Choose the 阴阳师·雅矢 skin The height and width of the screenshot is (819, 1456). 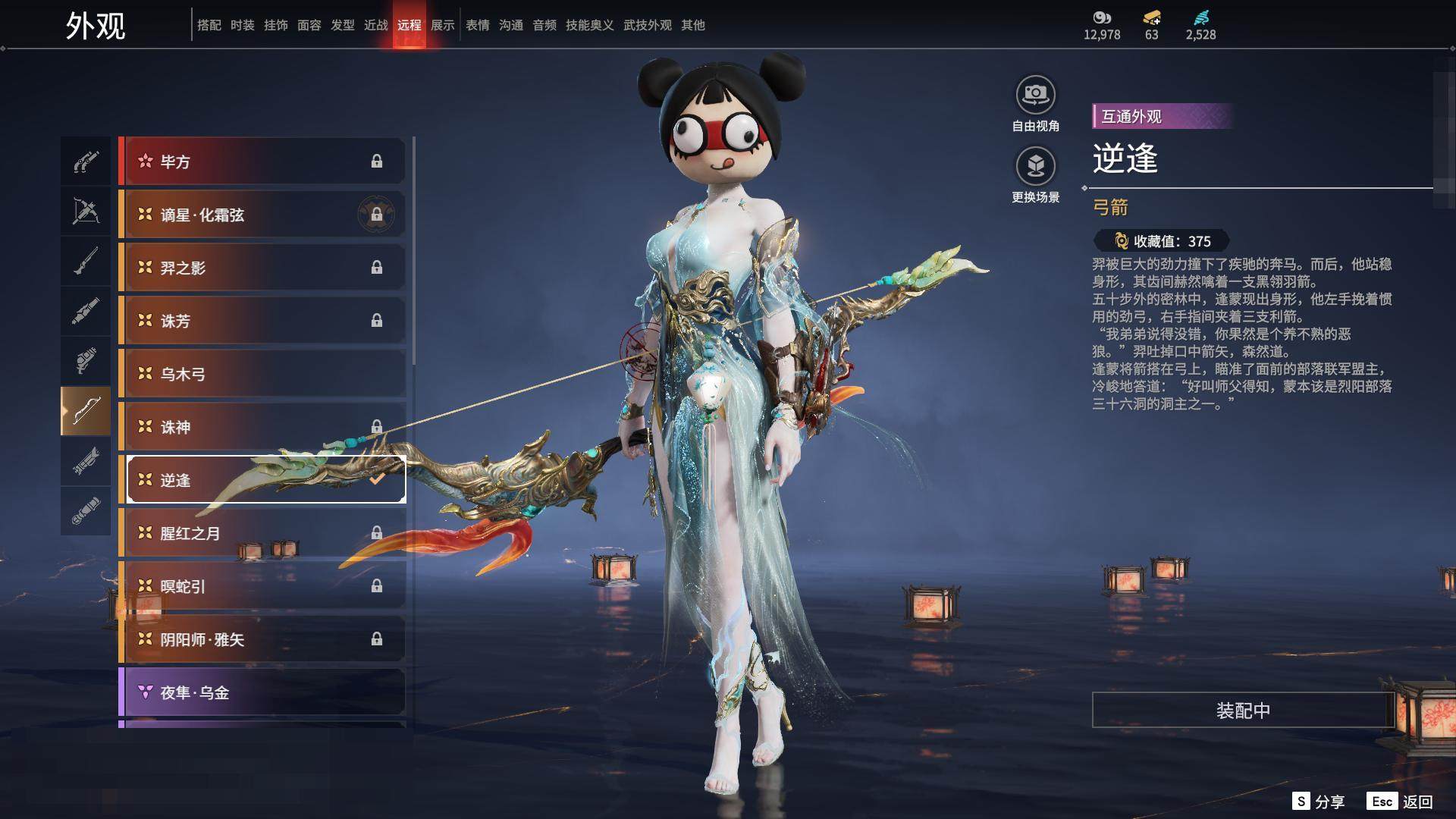click(262, 639)
